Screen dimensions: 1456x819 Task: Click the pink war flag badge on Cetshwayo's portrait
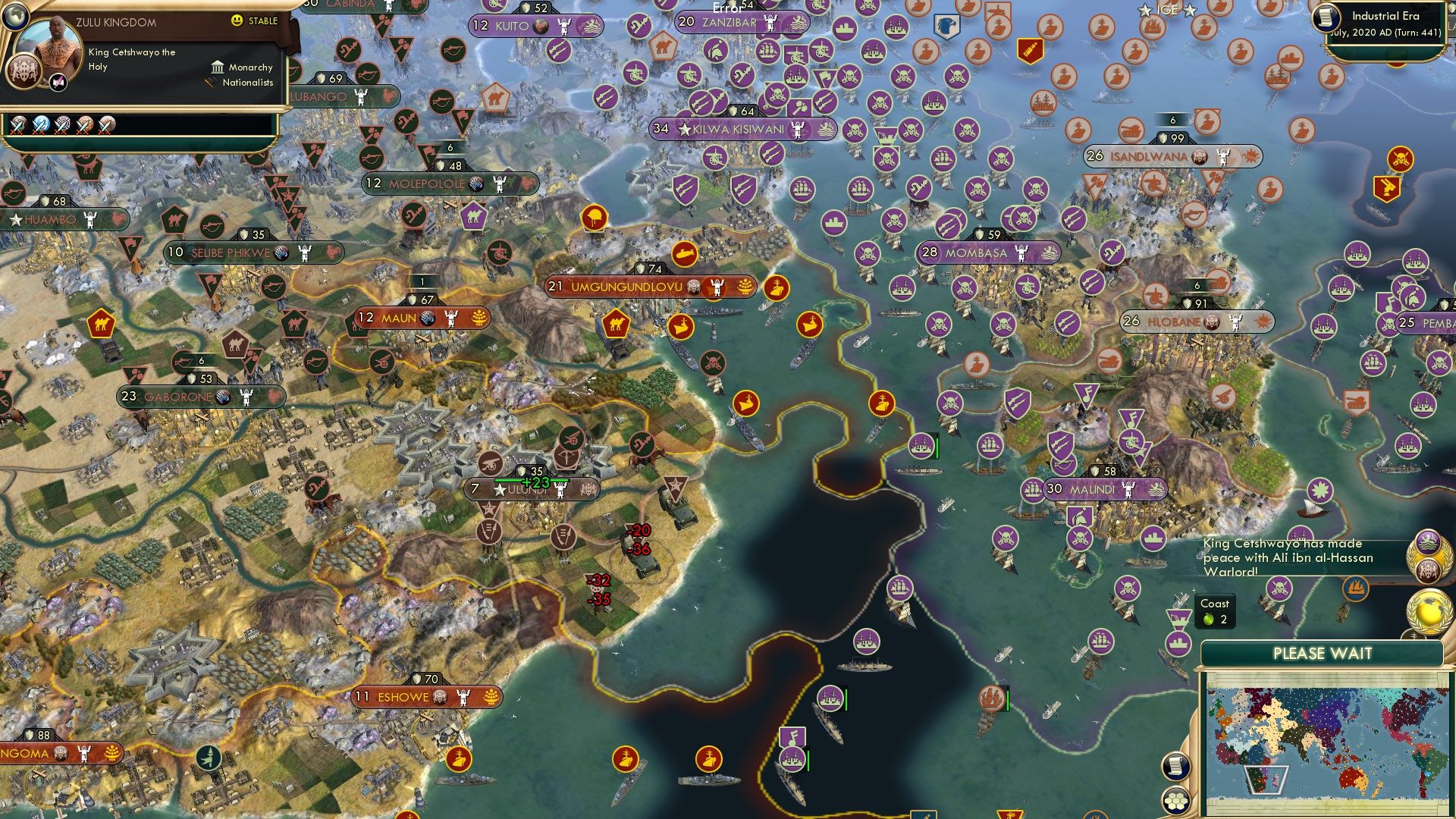click(57, 82)
